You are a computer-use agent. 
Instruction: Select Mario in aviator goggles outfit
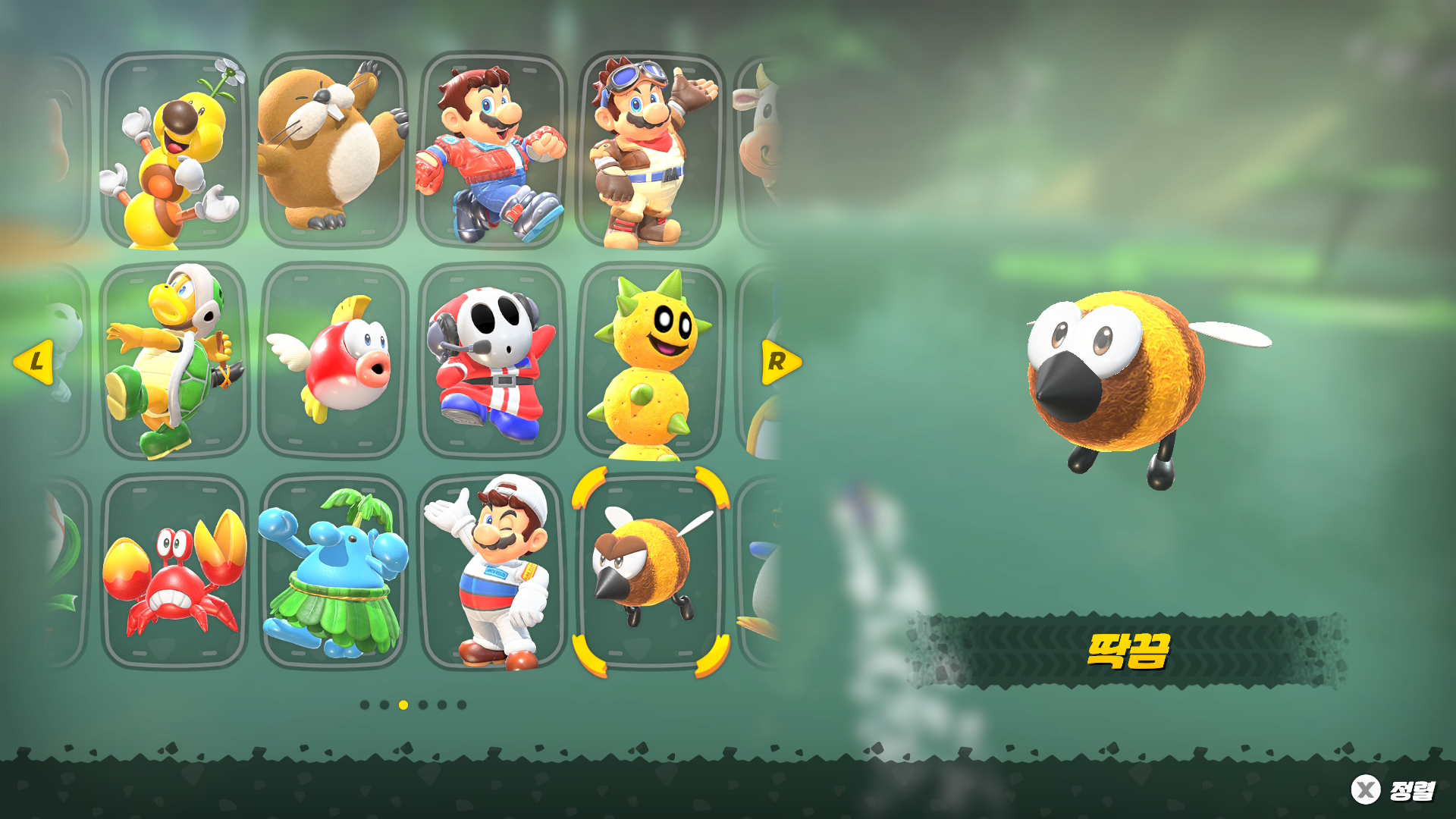(x=651, y=152)
